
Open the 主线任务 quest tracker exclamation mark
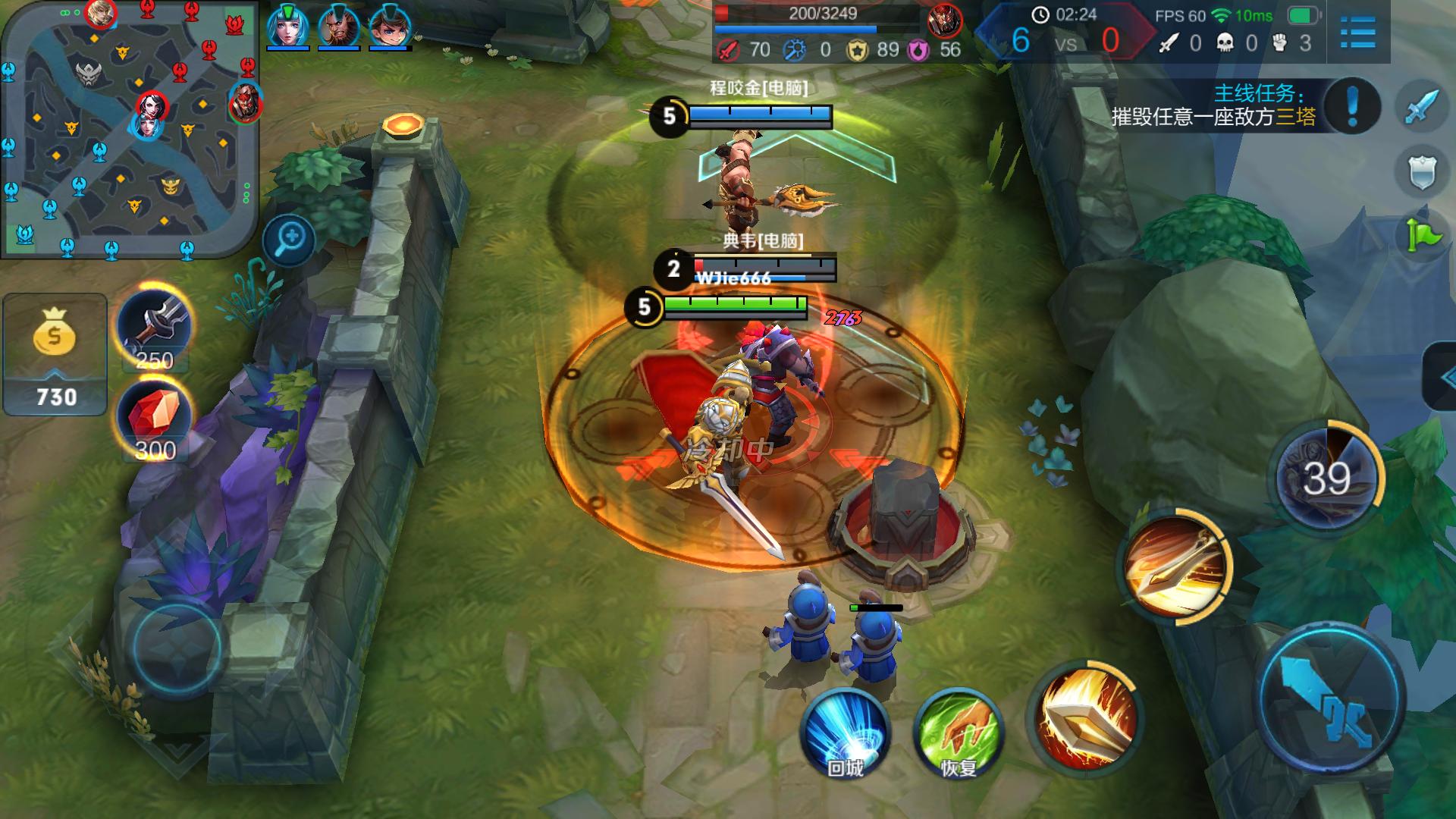[x=1352, y=106]
